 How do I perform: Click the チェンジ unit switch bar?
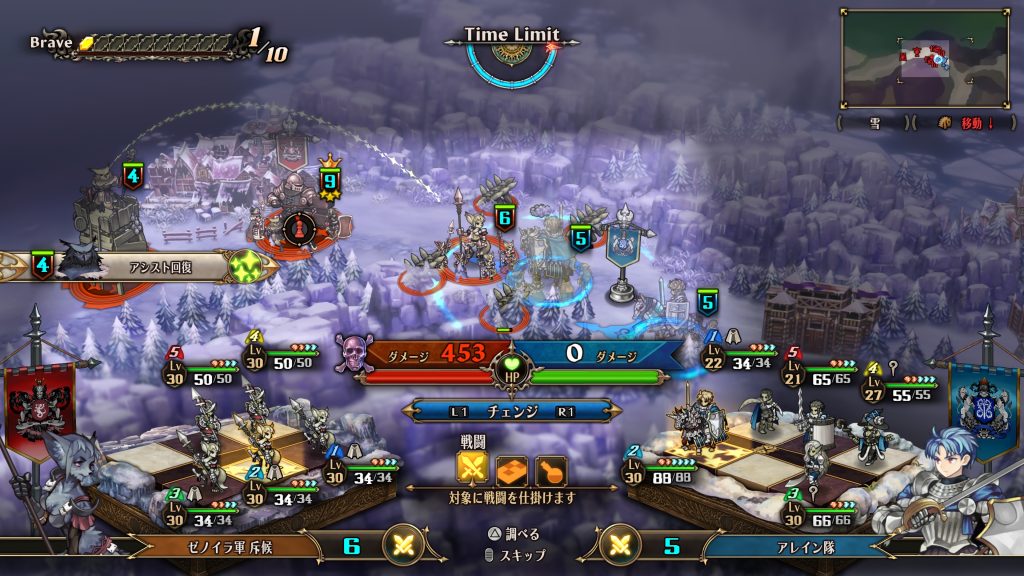pyautogui.click(x=511, y=411)
